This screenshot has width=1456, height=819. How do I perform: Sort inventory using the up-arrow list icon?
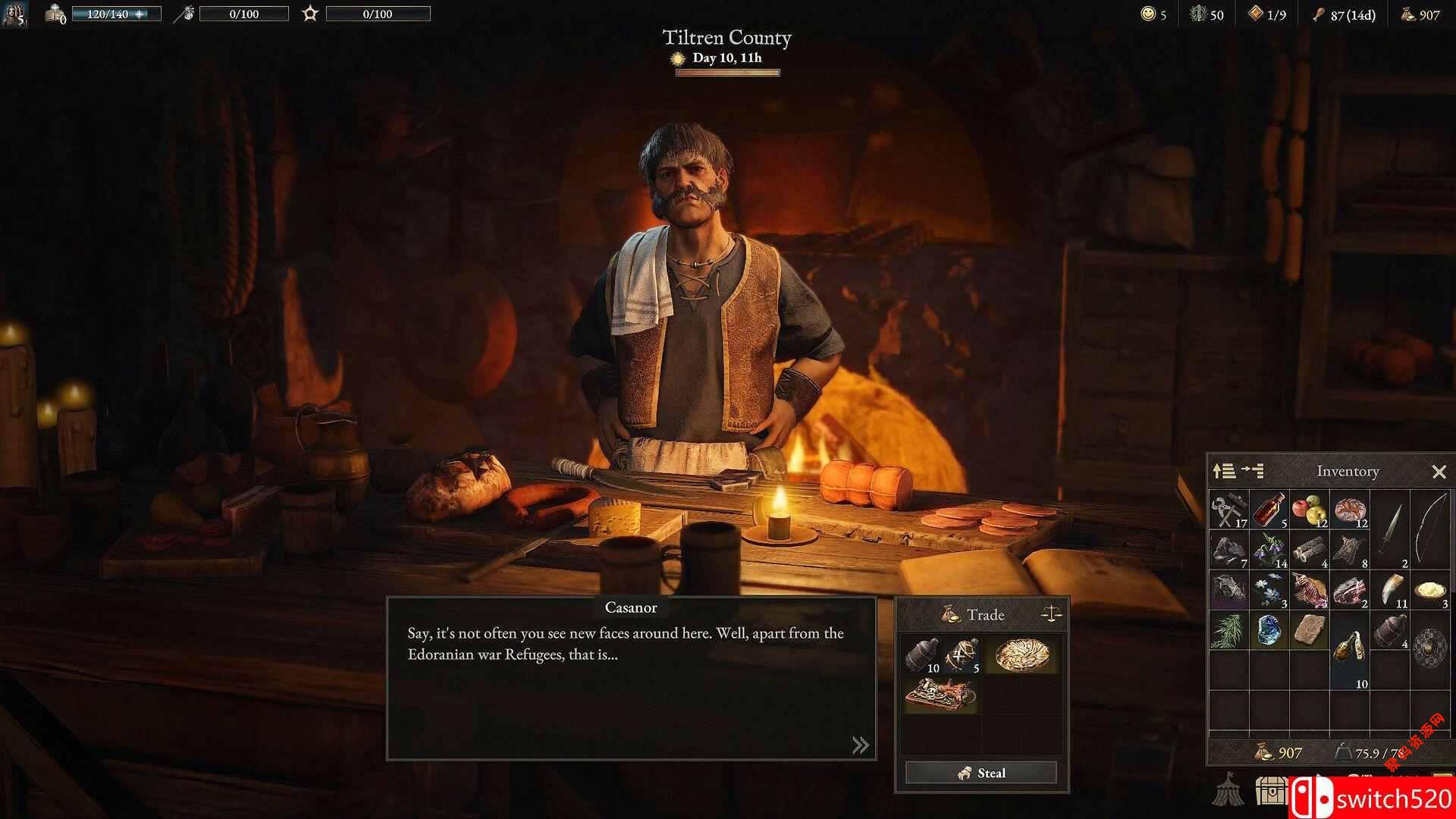pyautogui.click(x=1224, y=471)
